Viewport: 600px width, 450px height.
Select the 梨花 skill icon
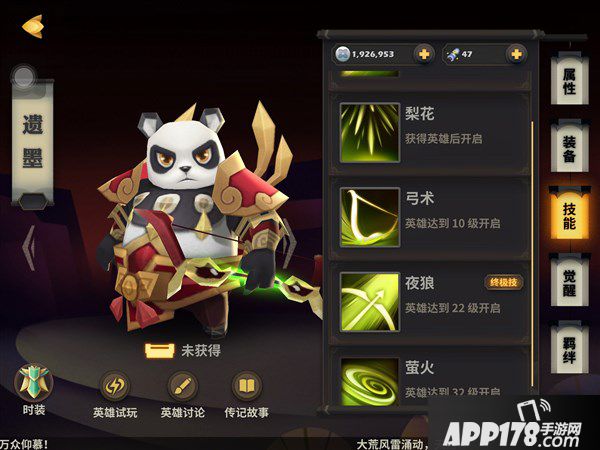pos(366,127)
